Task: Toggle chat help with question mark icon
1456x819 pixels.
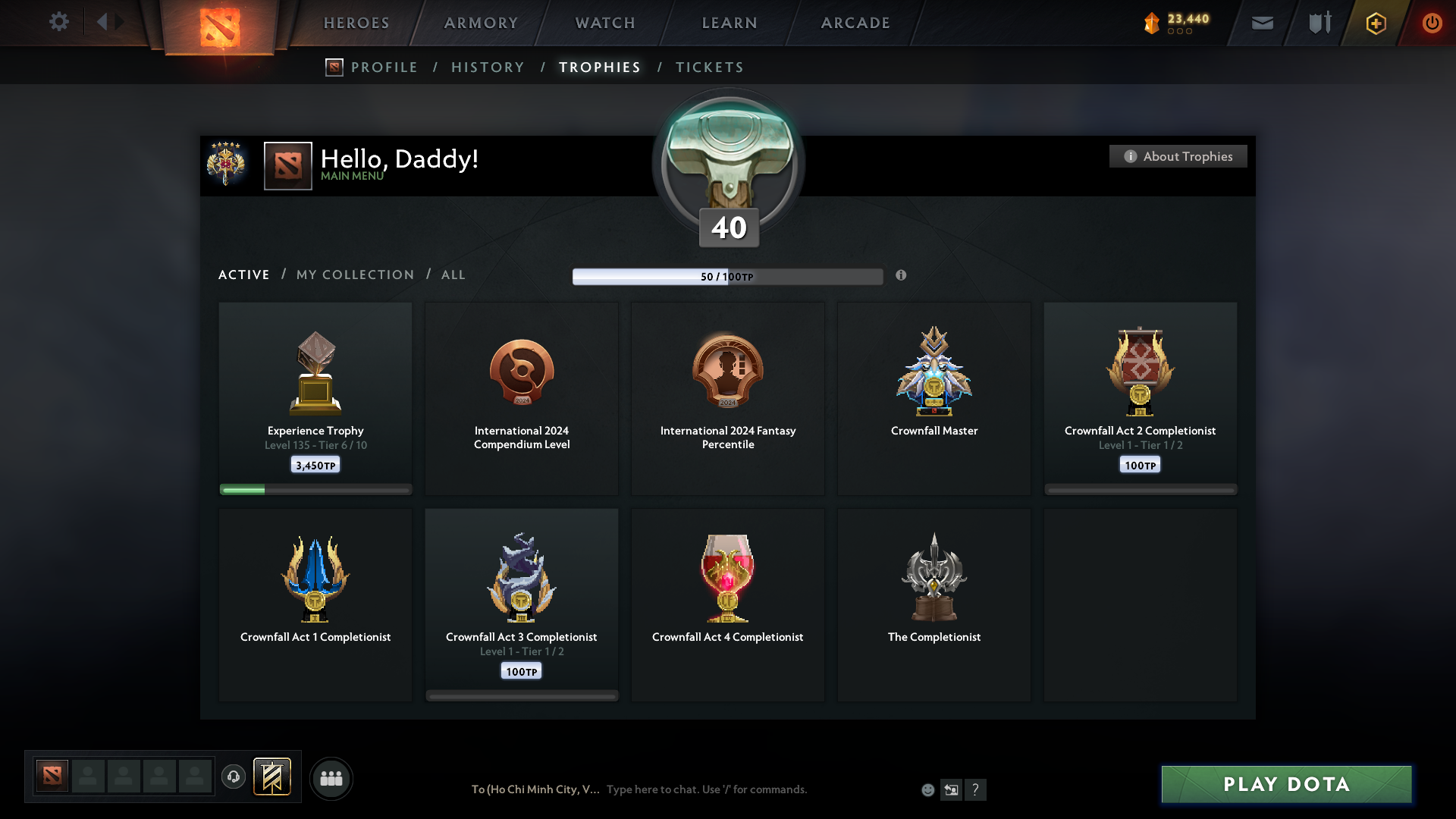Action: pos(977,789)
